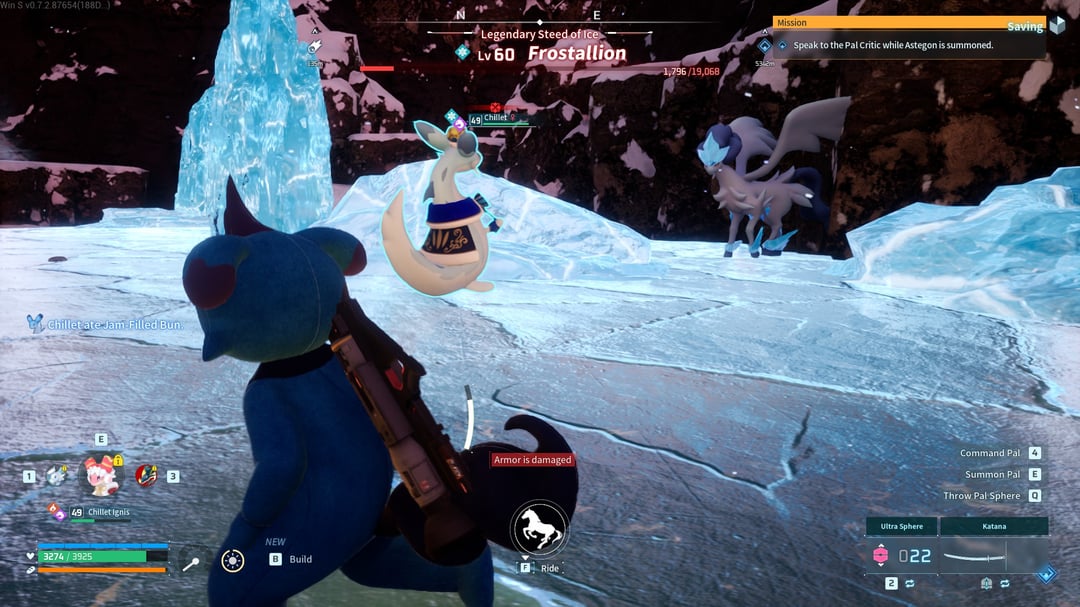Click the torch tool icon beside health bar

point(190,563)
